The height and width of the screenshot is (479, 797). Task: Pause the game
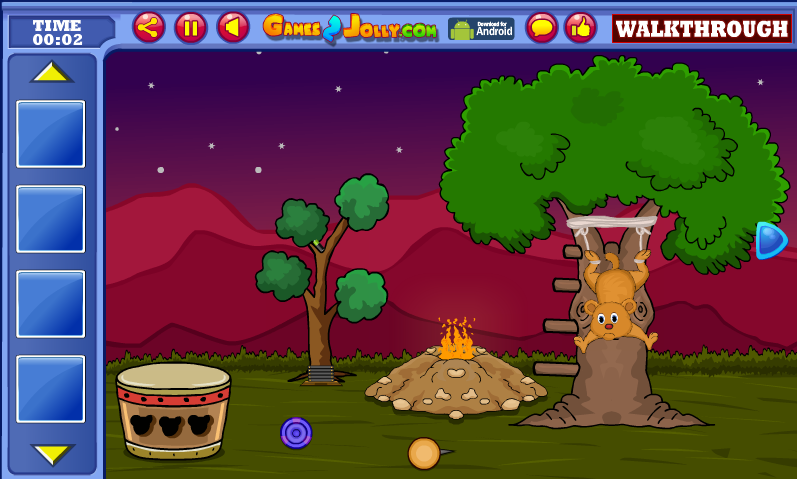tap(191, 27)
